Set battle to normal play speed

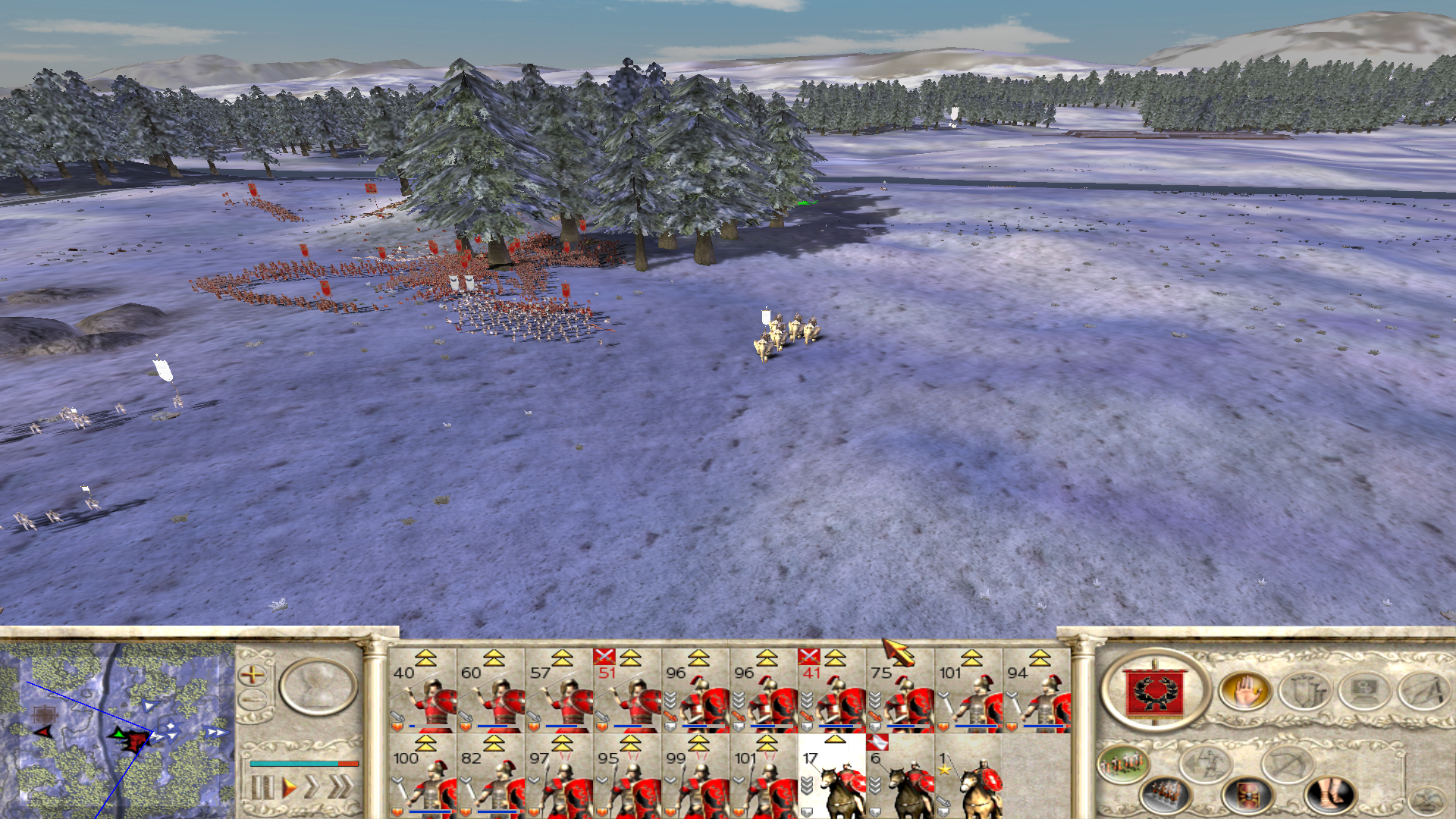288,787
